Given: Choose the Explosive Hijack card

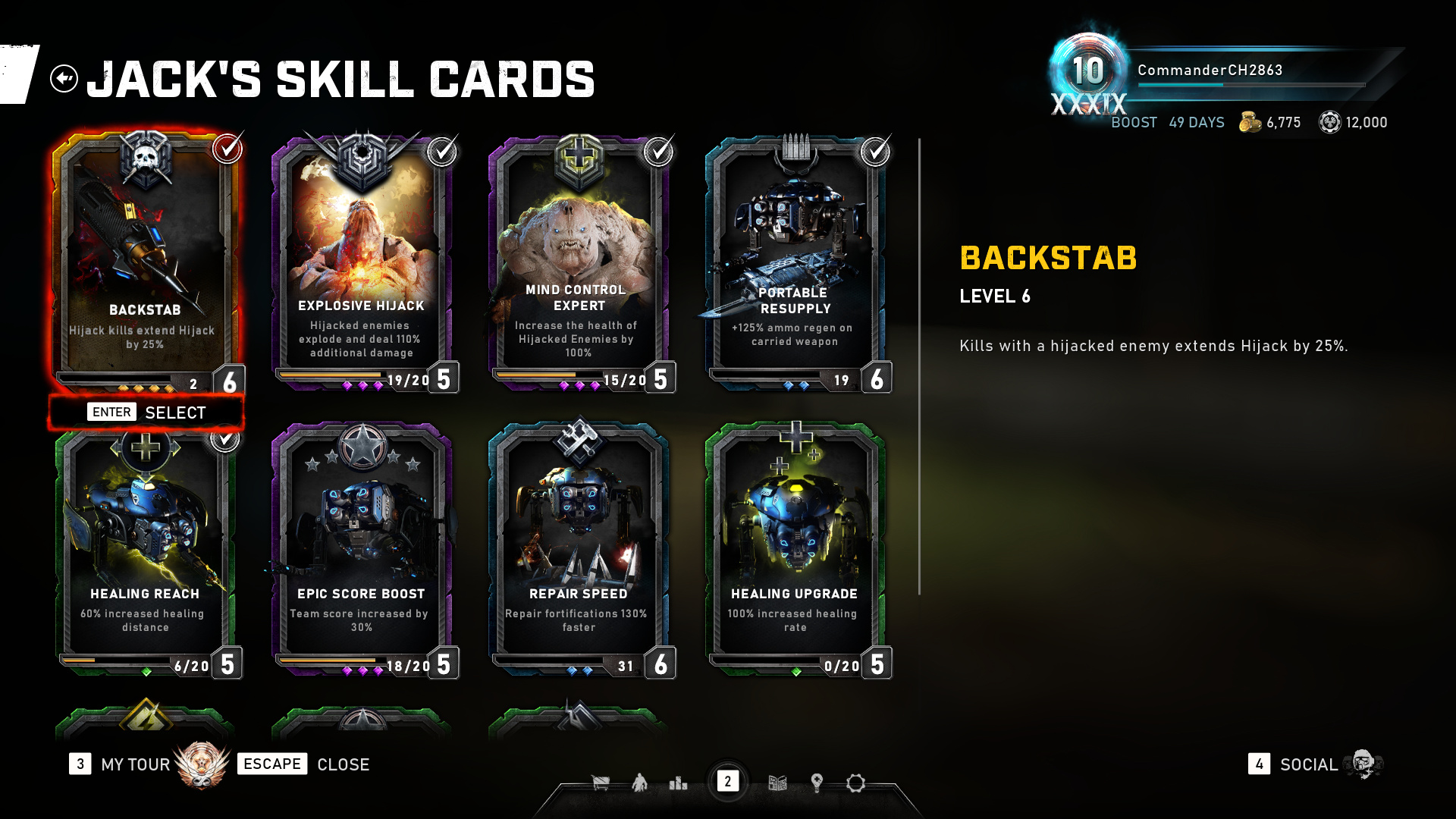Looking at the screenshot, I should (x=361, y=258).
